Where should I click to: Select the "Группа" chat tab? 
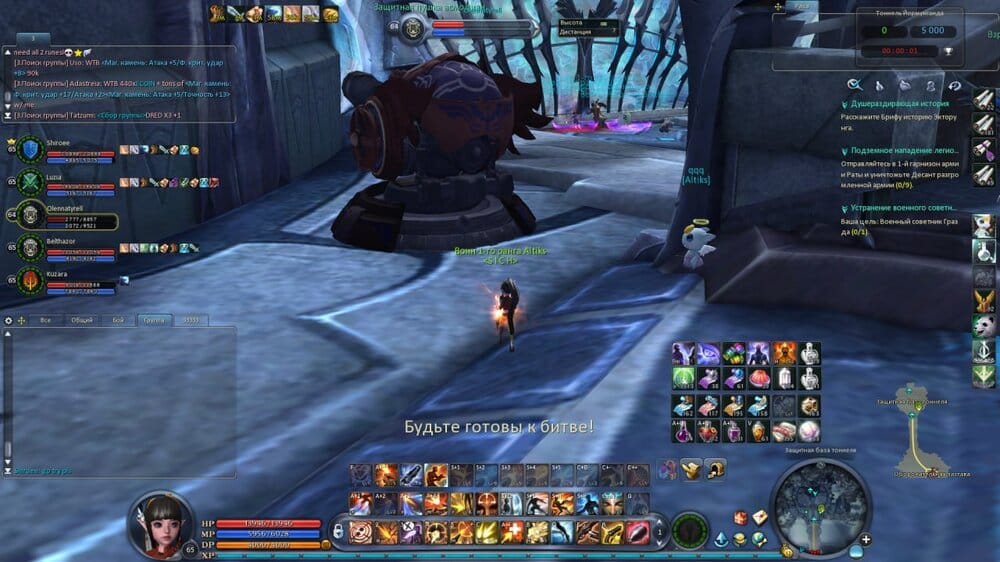[154, 320]
